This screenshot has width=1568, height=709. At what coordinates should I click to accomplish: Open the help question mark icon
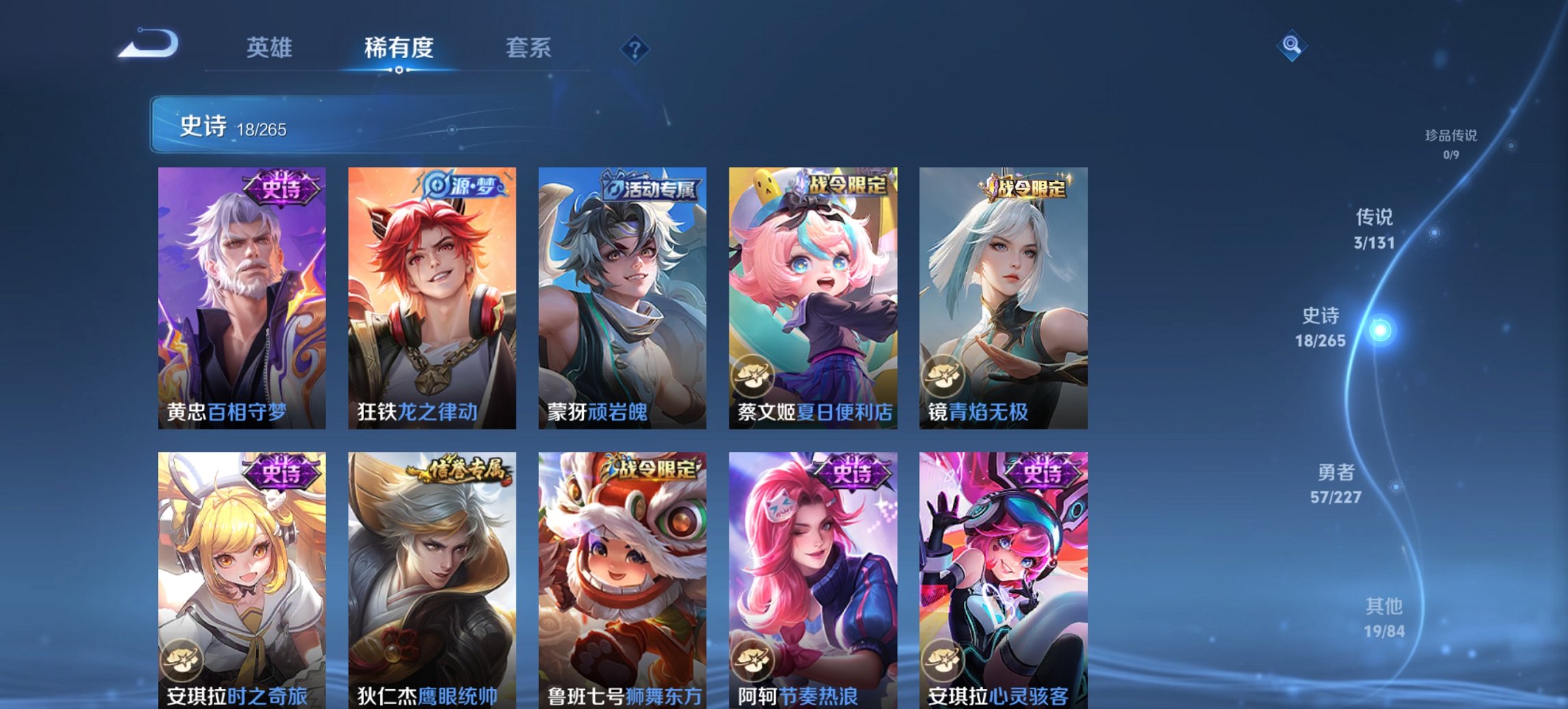click(x=635, y=48)
